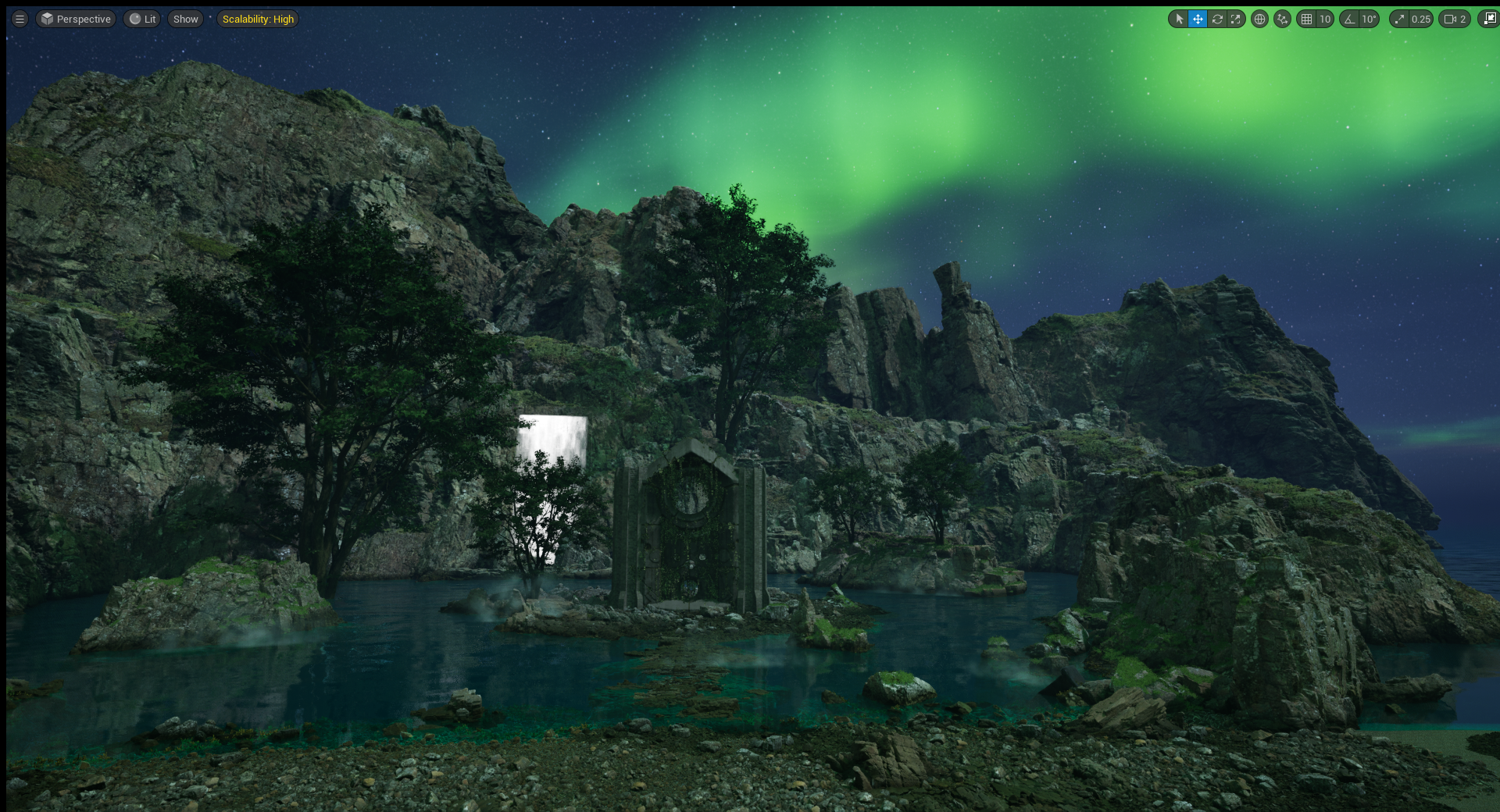Activate the translate move tool
Image resolution: width=1500 pixels, height=812 pixels.
[1198, 19]
